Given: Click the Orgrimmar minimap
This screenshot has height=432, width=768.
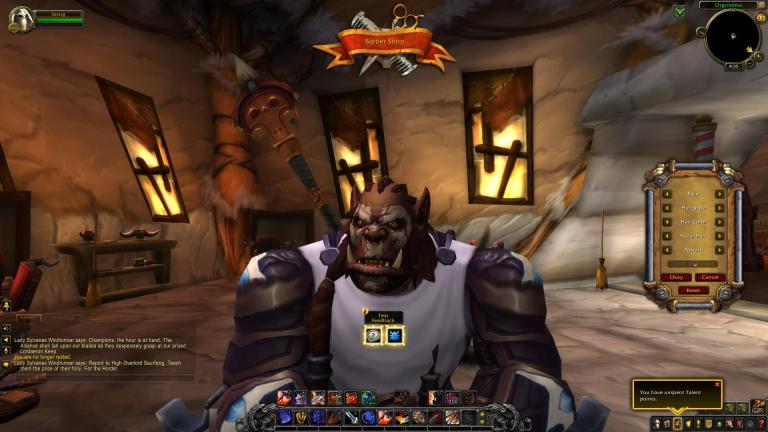Looking at the screenshot, I should [x=732, y=38].
